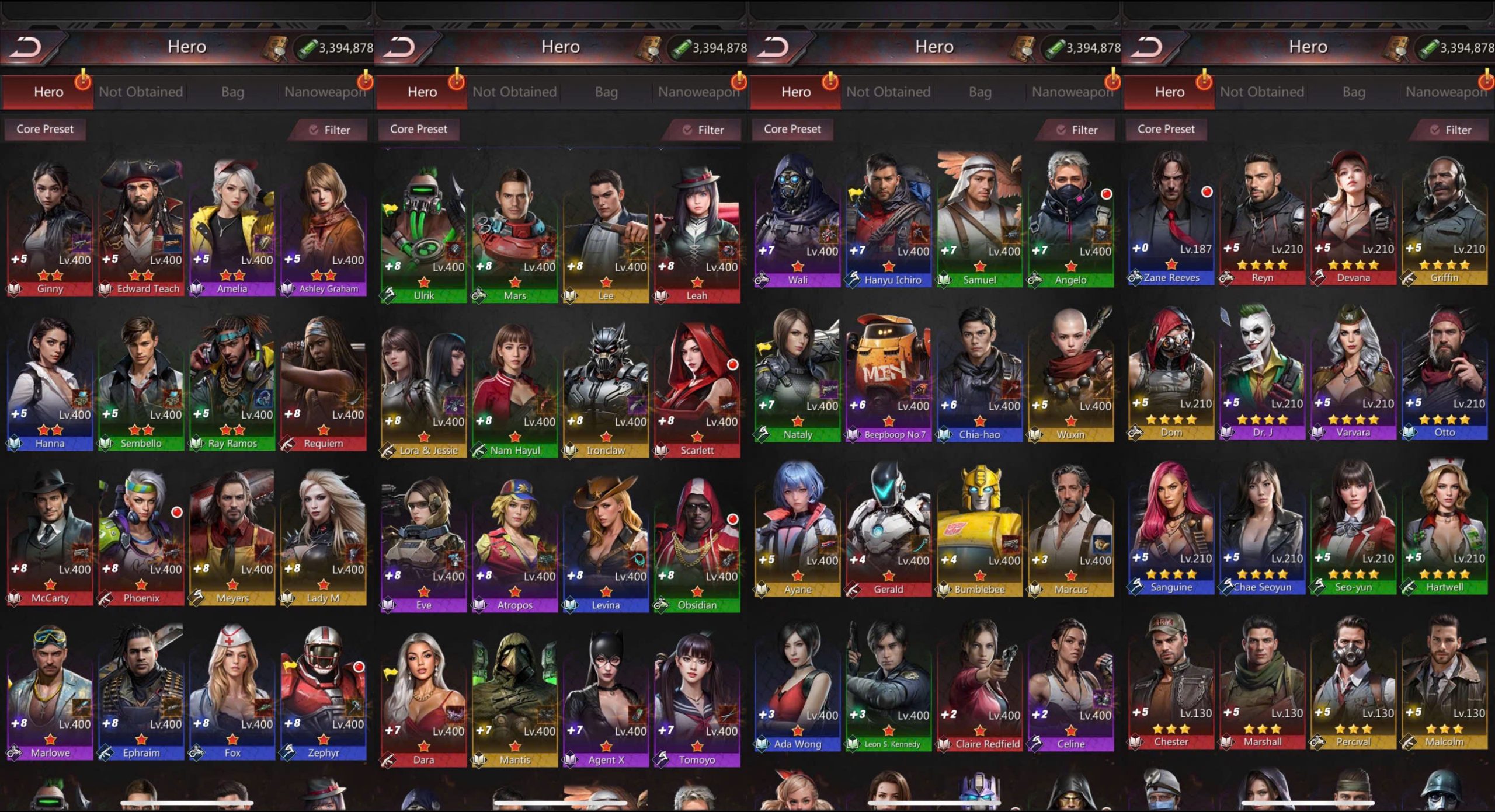Select hero Requiem
The image size is (1495, 812).
click(324, 382)
